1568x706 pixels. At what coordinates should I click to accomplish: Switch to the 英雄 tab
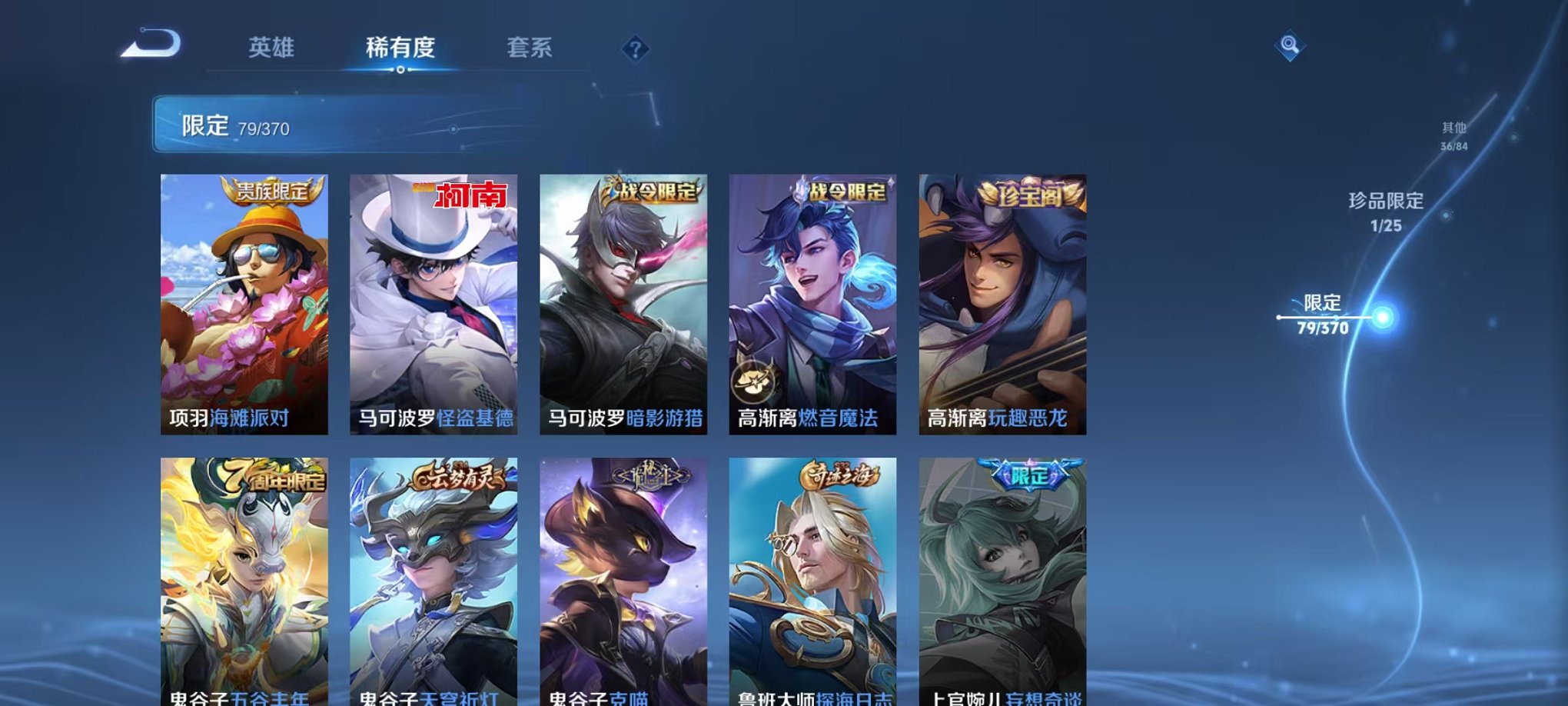point(269,47)
